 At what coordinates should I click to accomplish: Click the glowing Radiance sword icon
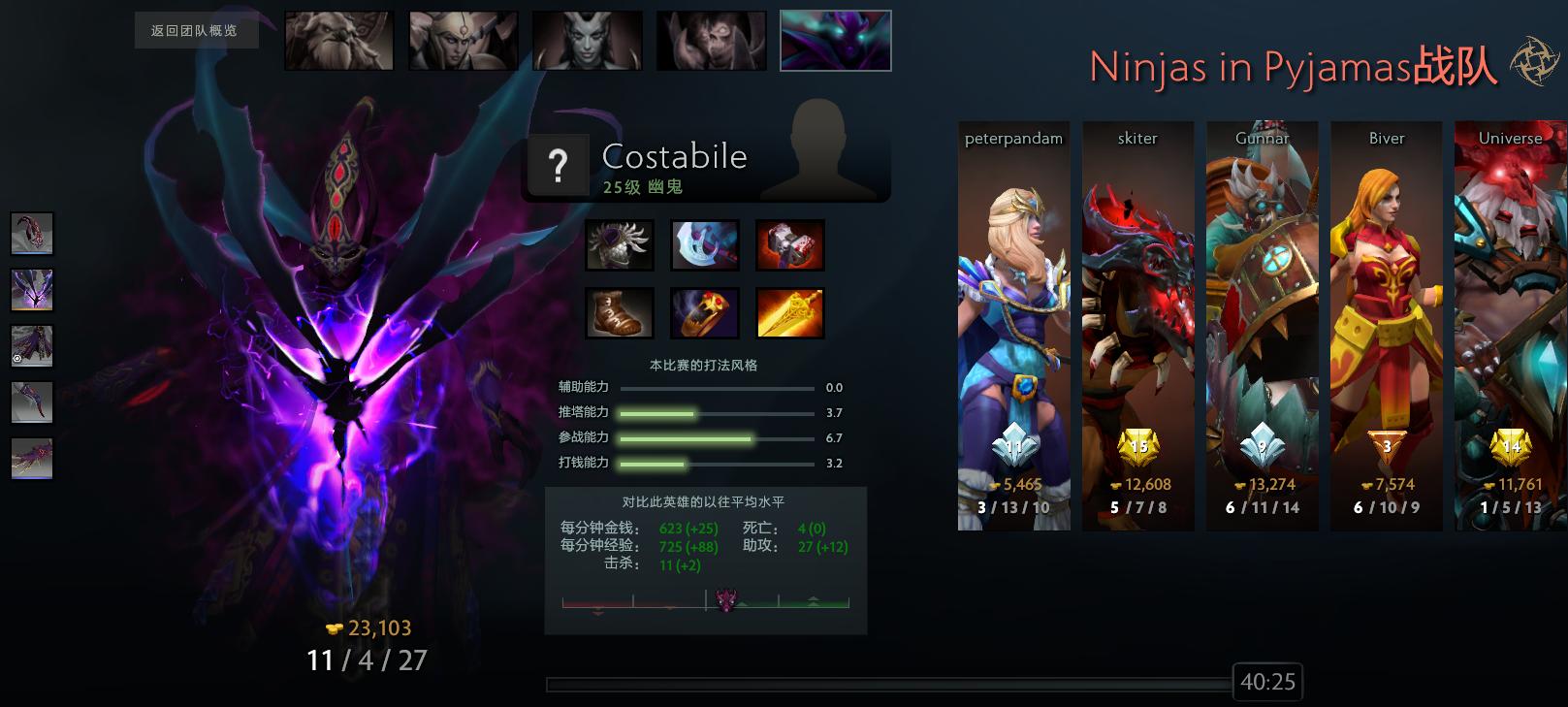coord(790,312)
